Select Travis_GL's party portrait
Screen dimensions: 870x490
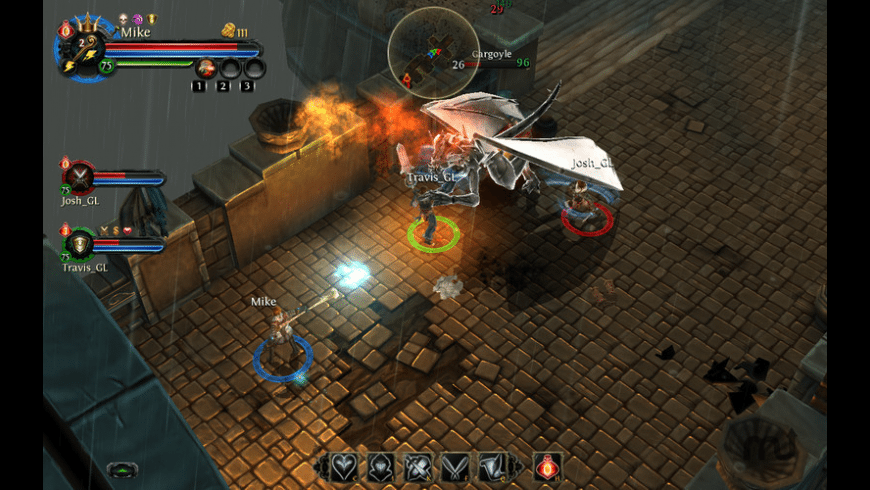tap(79, 245)
